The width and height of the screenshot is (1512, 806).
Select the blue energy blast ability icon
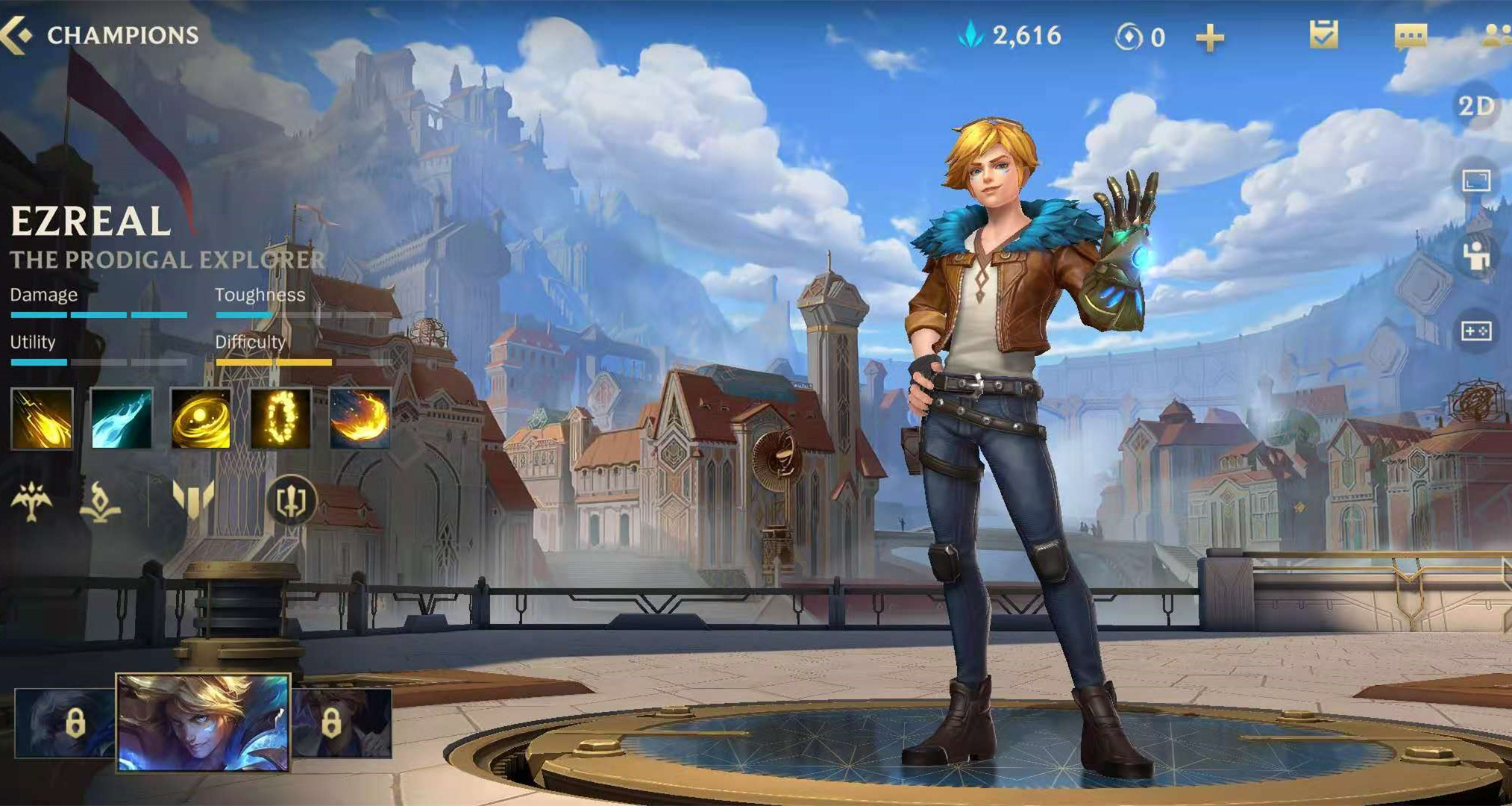click(x=121, y=419)
